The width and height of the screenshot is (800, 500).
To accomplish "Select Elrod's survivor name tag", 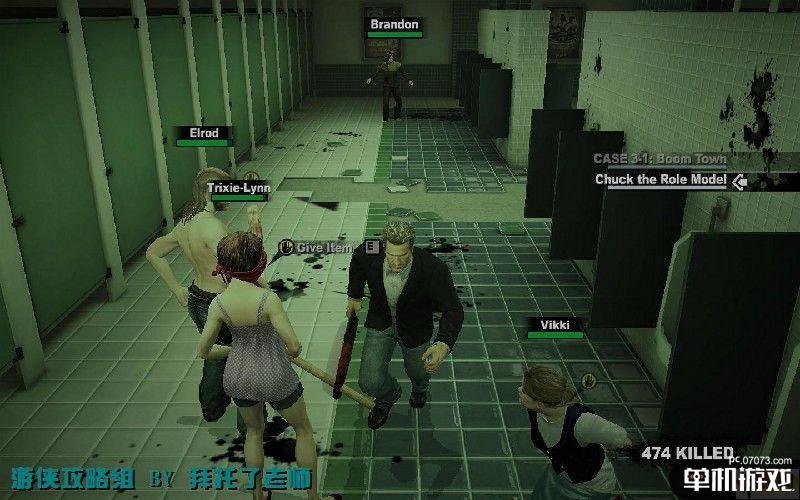I will tap(203, 133).
